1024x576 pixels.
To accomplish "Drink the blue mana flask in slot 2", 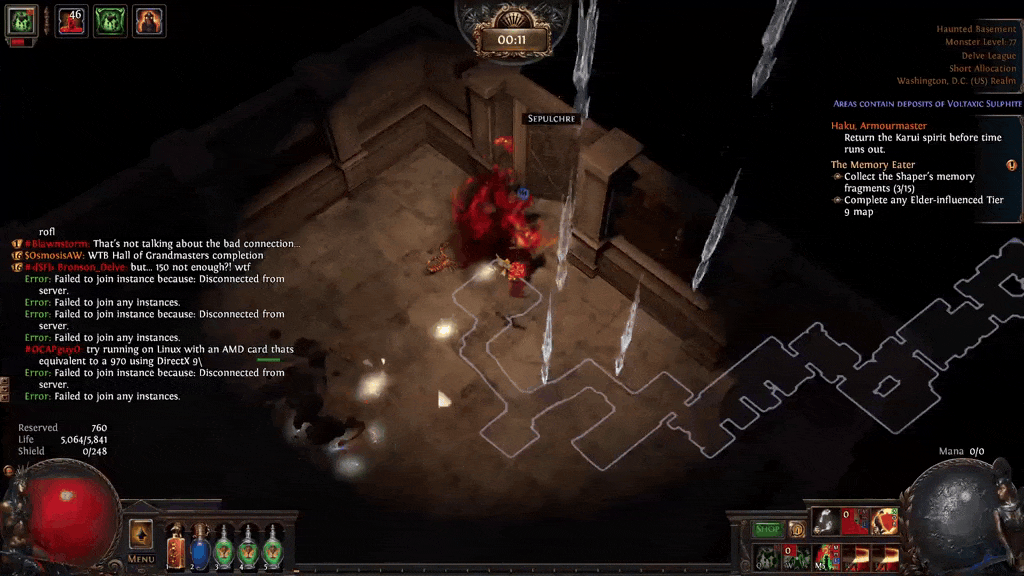I will click(200, 546).
